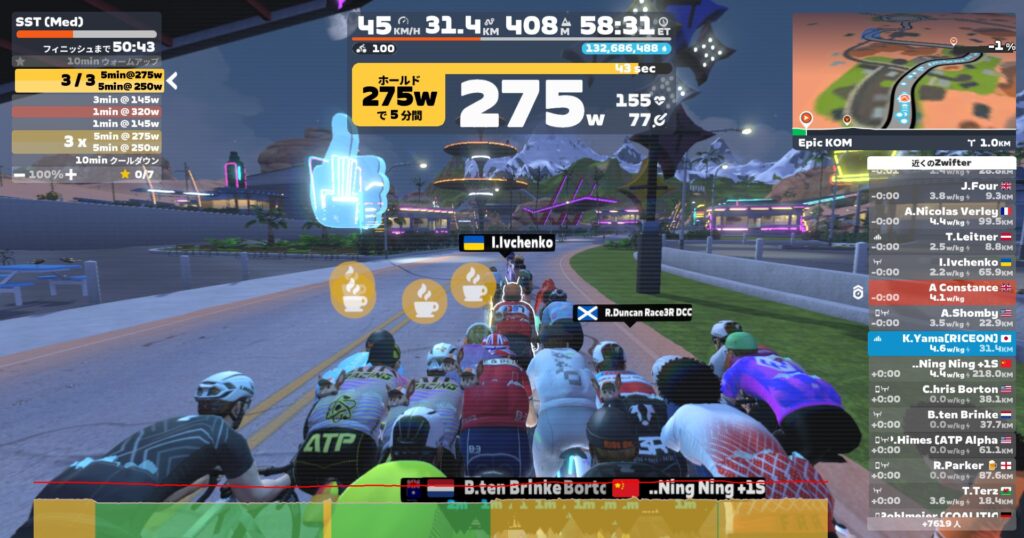
Task: Pick the red A Constance rider row
Action: (941, 292)
